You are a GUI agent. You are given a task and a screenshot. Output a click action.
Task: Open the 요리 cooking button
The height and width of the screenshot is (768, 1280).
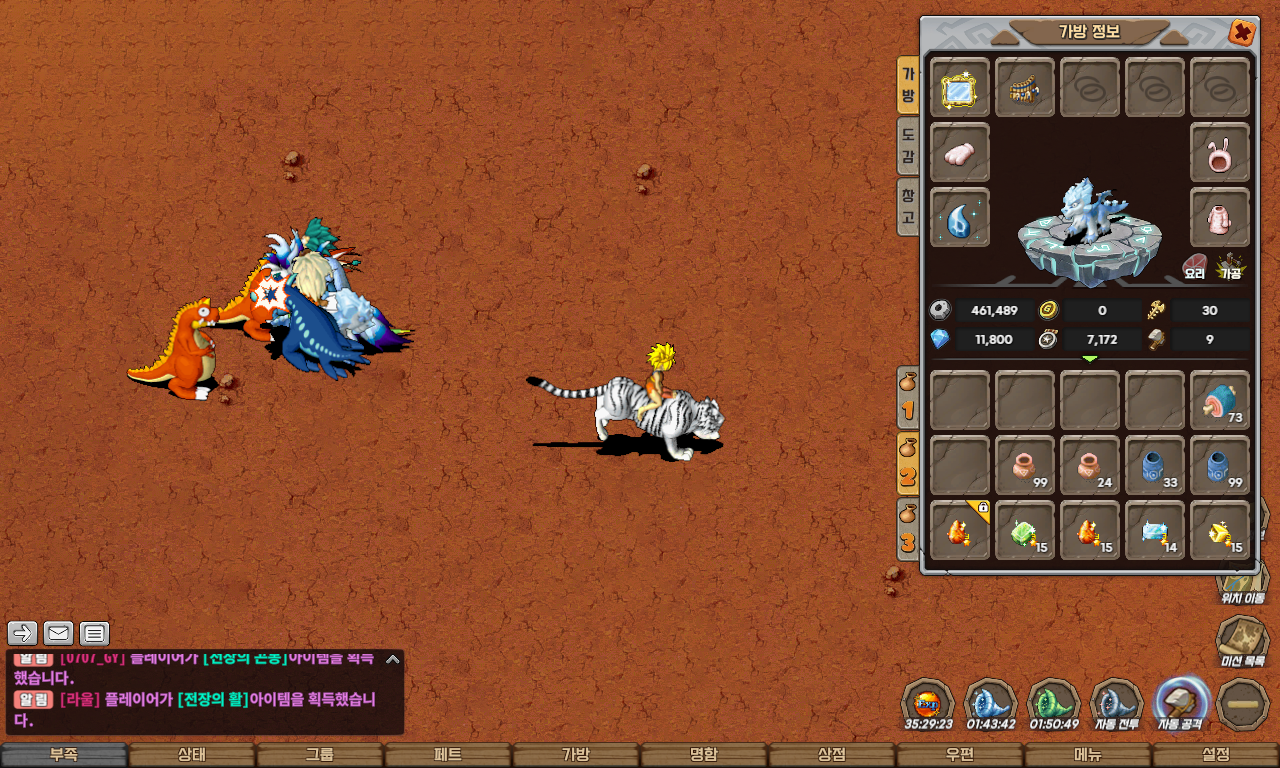[1195, 265]
